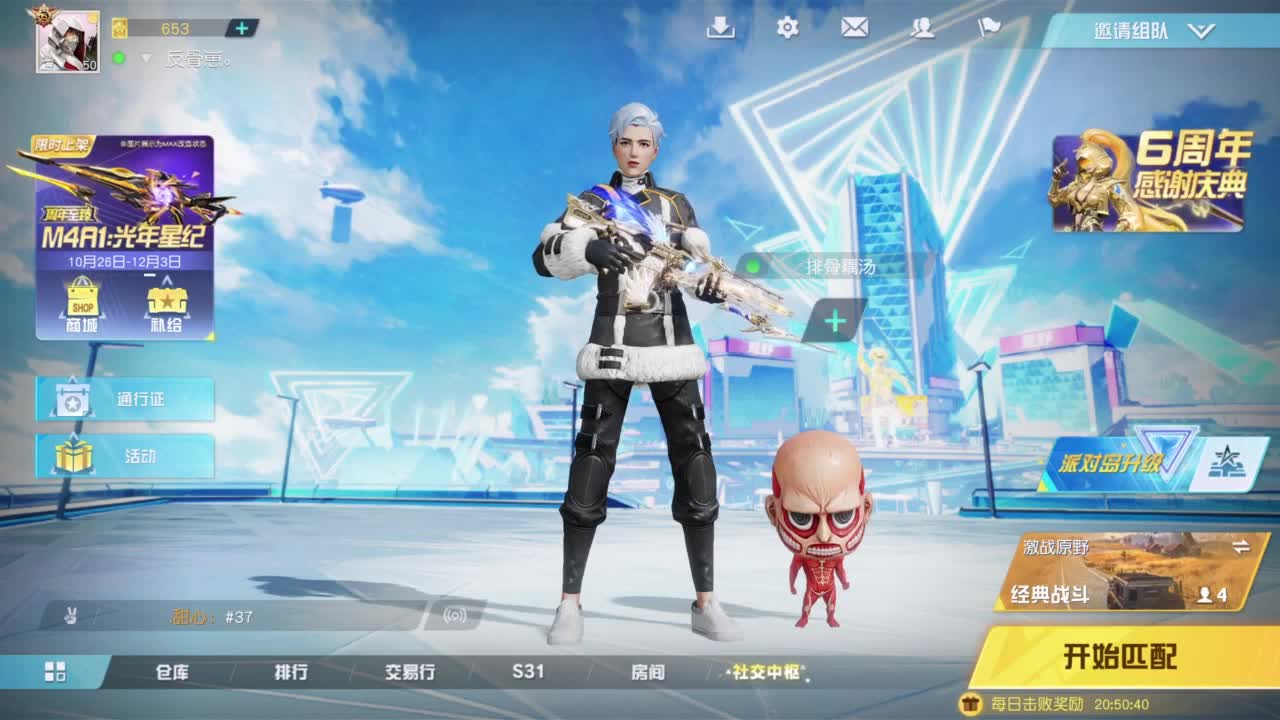Image resolution: width=1280 pixels, height=720 pixels.
Task: Open the 社交中枢 social hub tab
Action: click(x=766, y=673)
